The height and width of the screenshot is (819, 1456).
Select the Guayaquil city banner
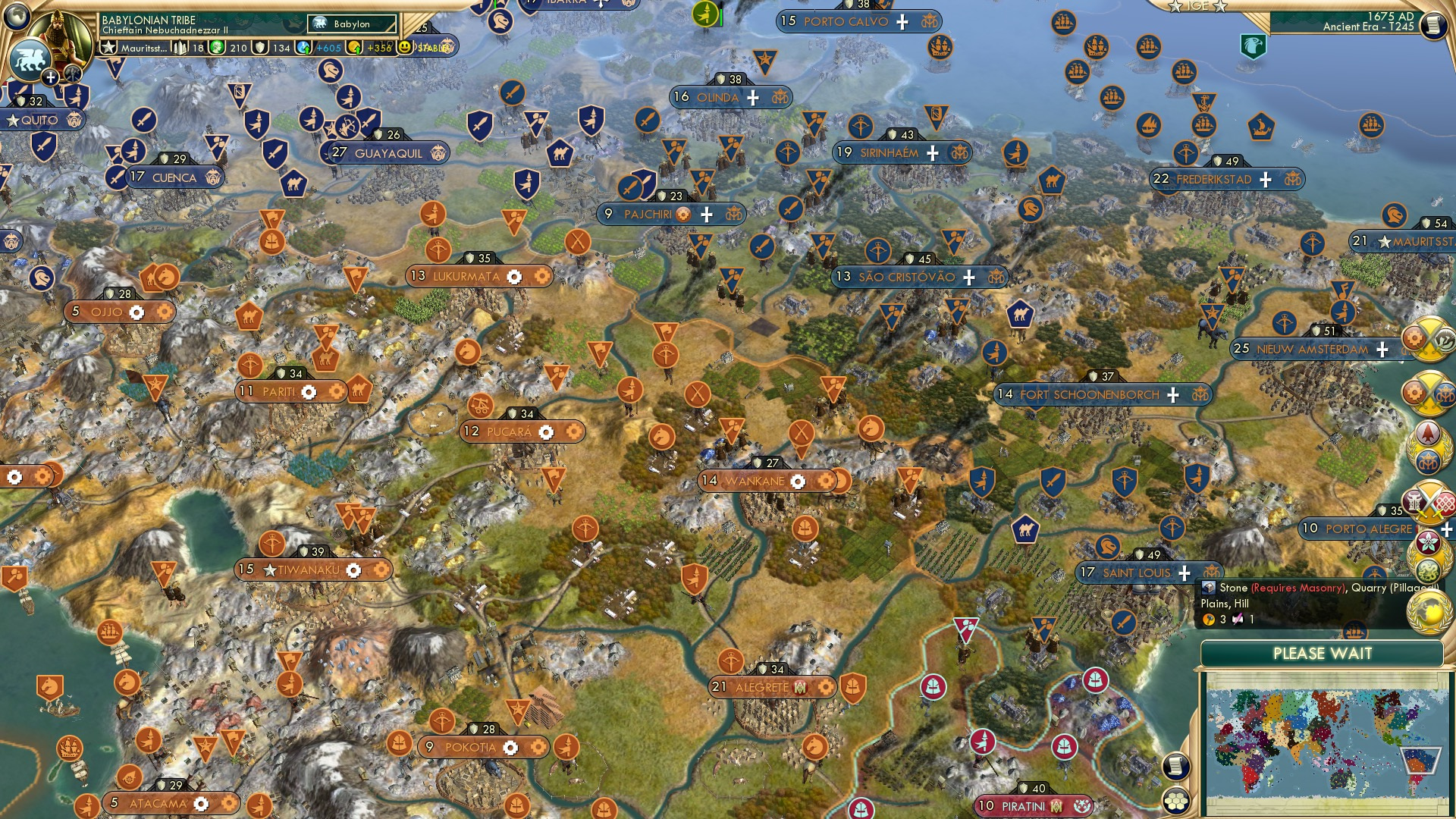(x=388, y=153)
